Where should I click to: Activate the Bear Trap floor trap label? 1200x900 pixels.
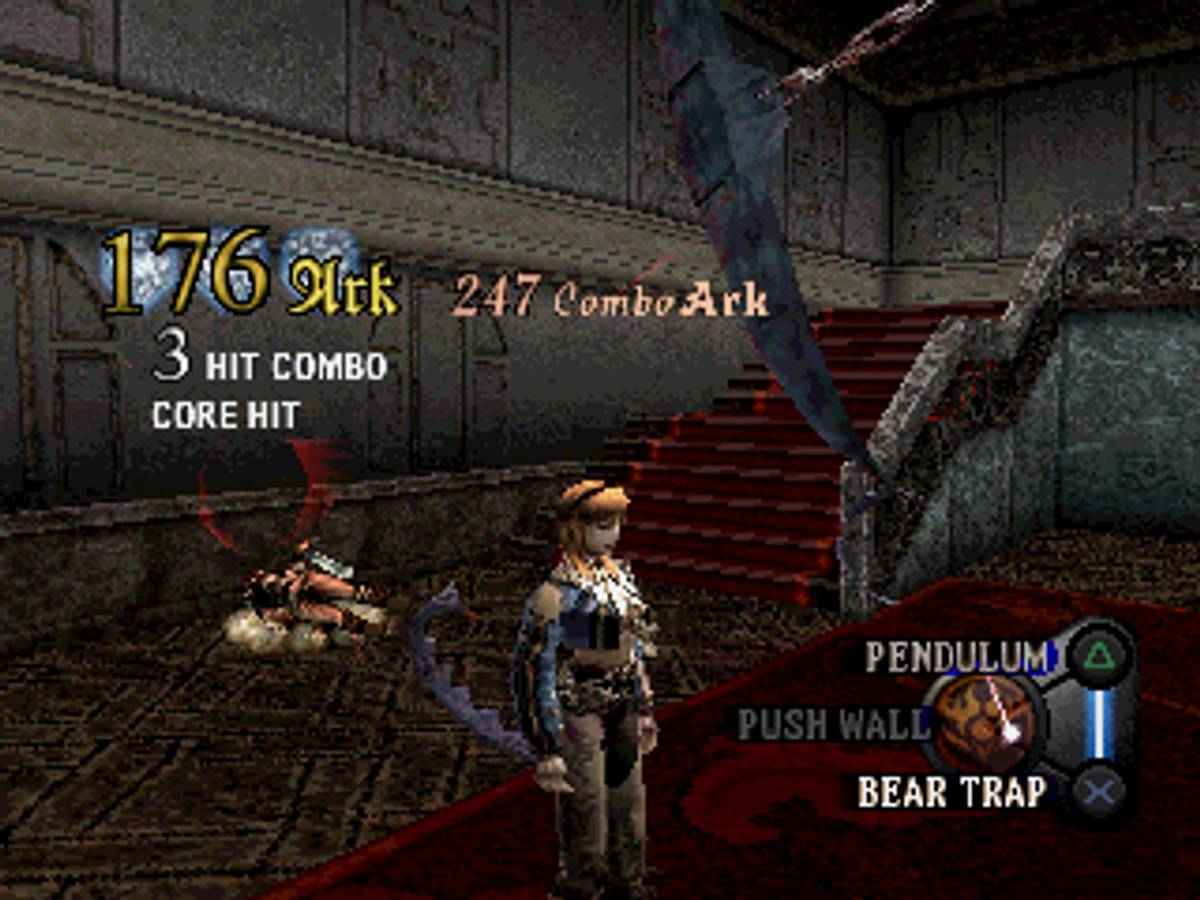(951, 792)
